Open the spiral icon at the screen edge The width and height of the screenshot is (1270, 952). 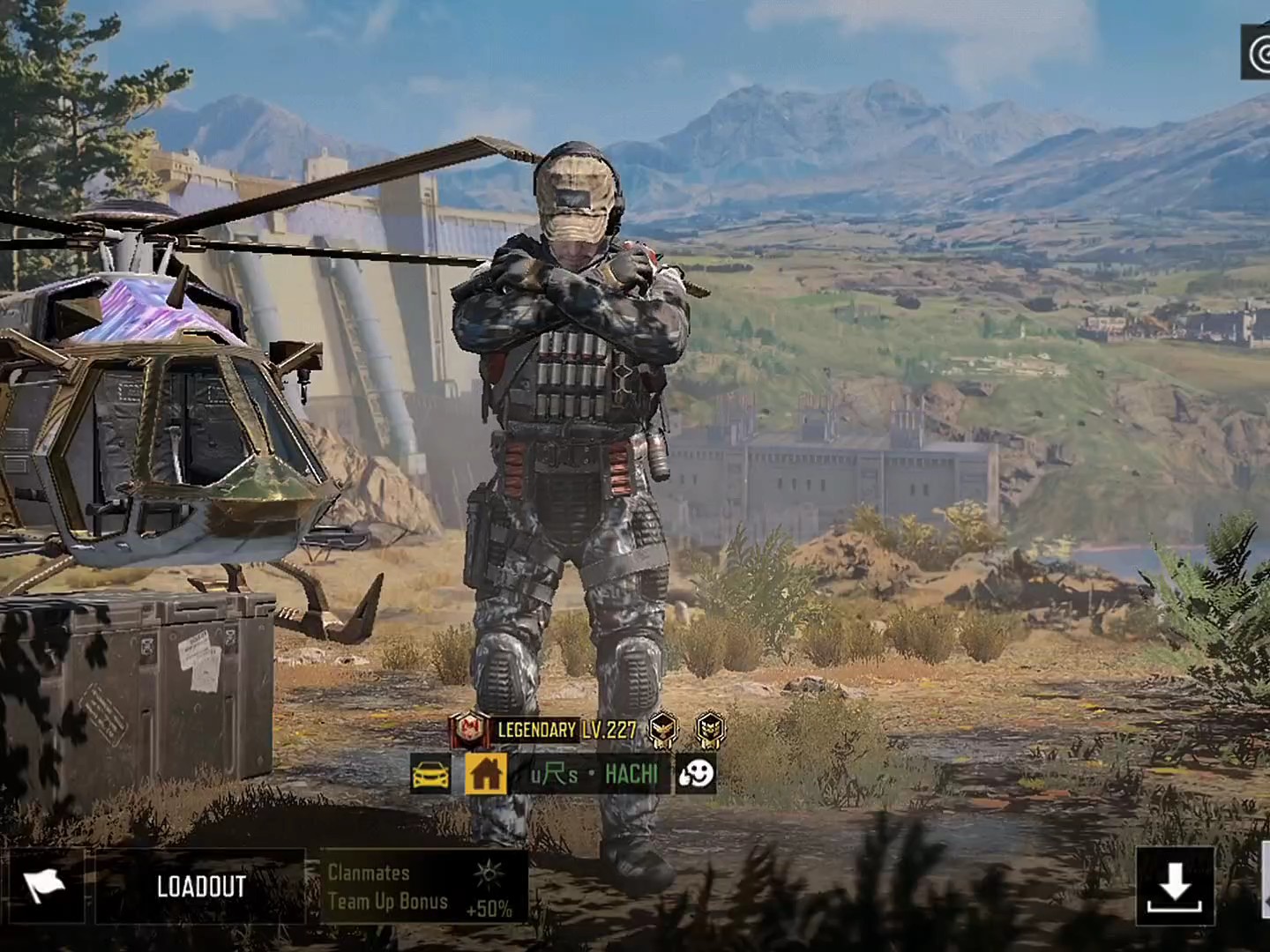pos(1259,53)
